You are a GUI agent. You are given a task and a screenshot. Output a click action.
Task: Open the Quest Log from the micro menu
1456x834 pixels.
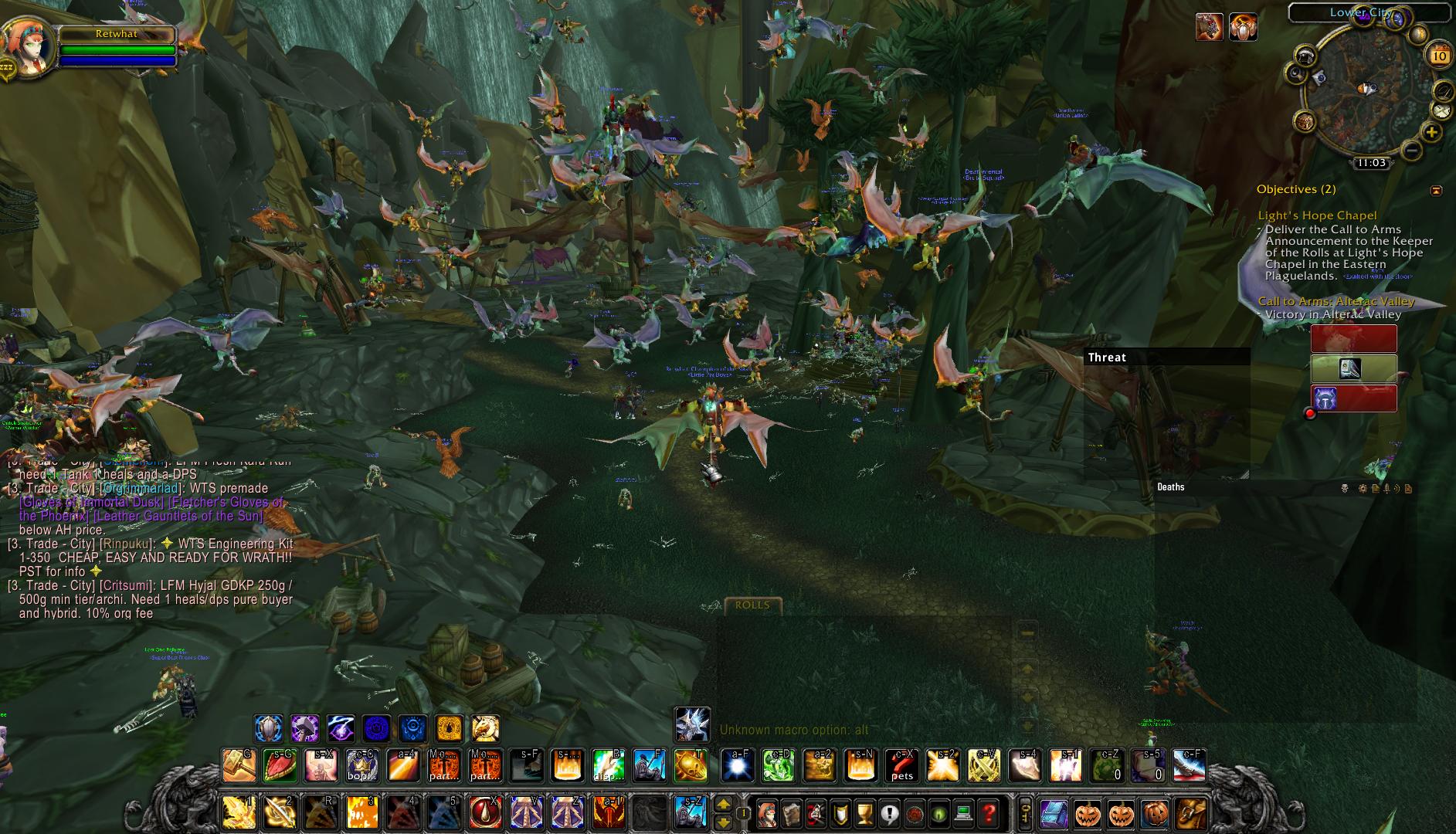889,813
